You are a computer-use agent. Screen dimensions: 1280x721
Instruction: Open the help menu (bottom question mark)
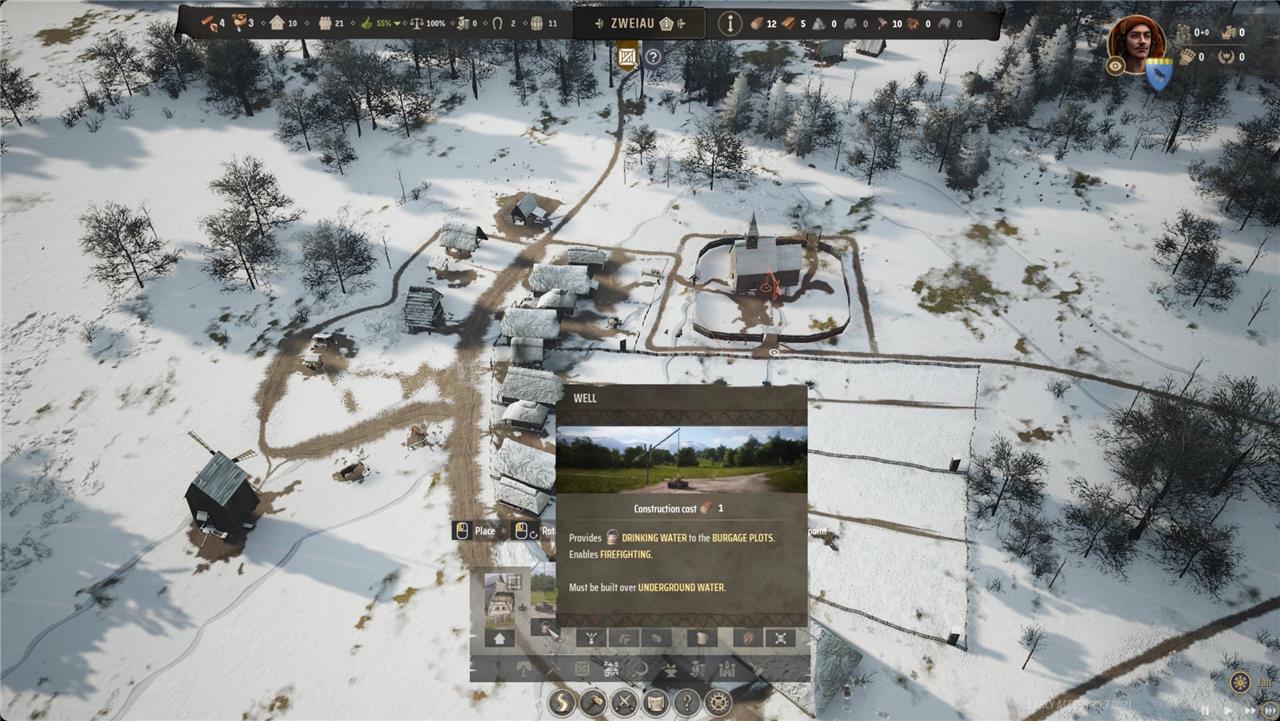click(686, 702)
